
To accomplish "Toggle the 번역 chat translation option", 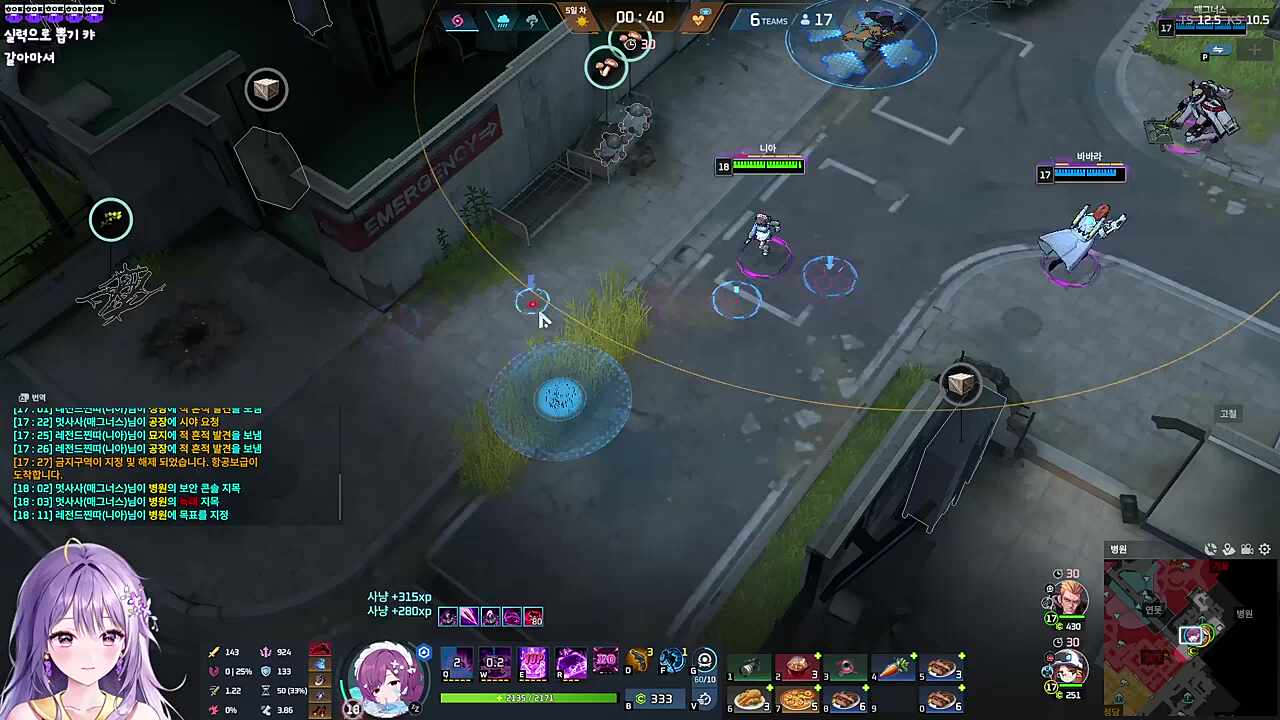I will (x=32, y=397).
